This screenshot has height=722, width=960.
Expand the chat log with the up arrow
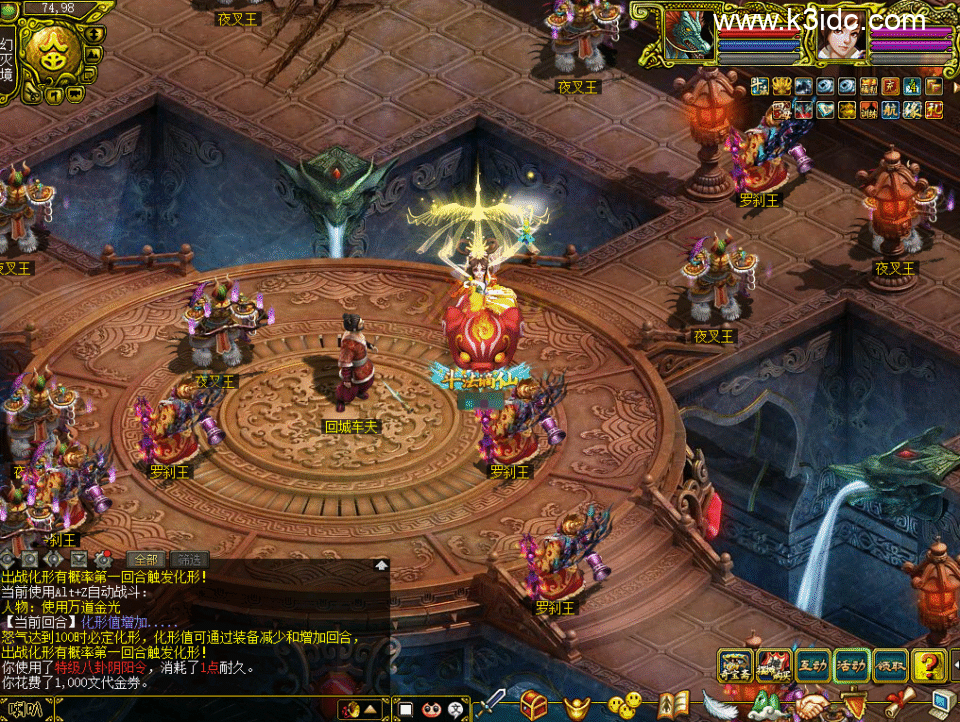(x=381, y=565)
